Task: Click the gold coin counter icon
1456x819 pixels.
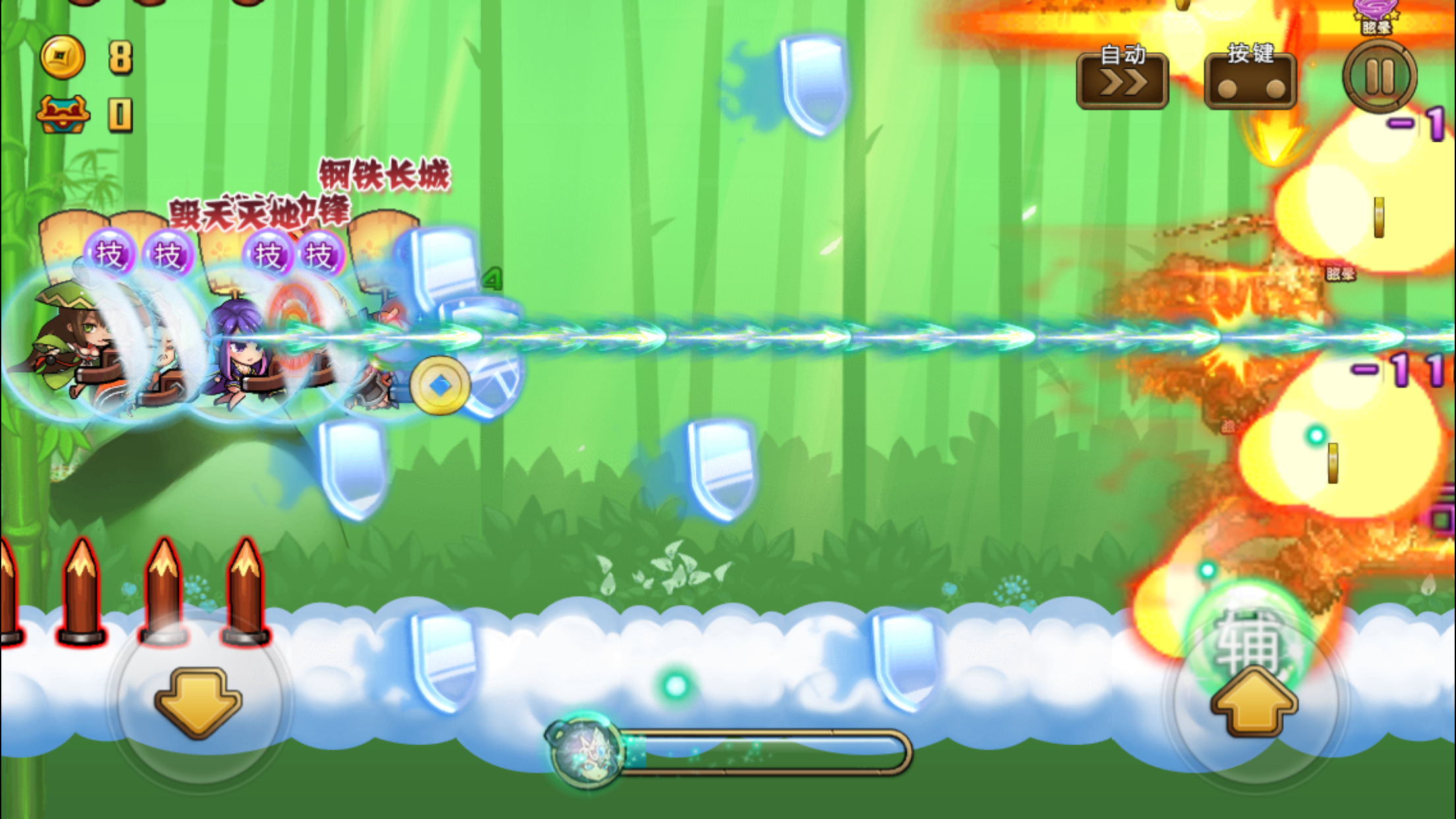Action: 61,56
